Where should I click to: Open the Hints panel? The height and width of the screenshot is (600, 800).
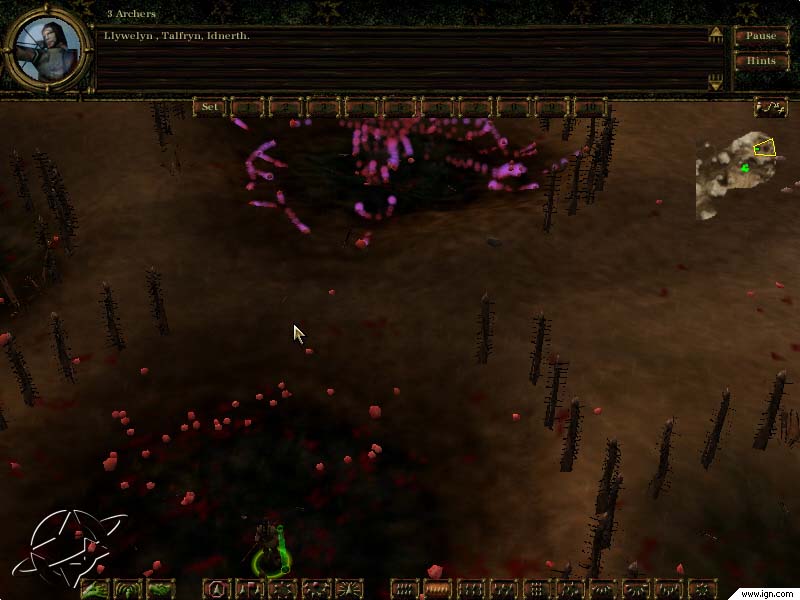761,60
